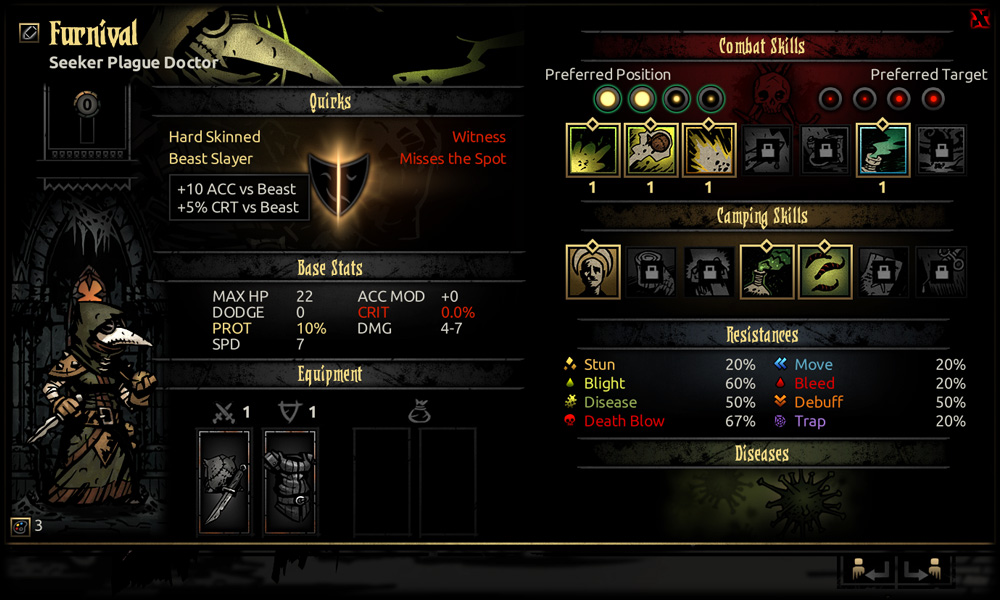1000x600 pixels.
Task: Click the equipped dagger weapon slot
Action: pos(224,481)
